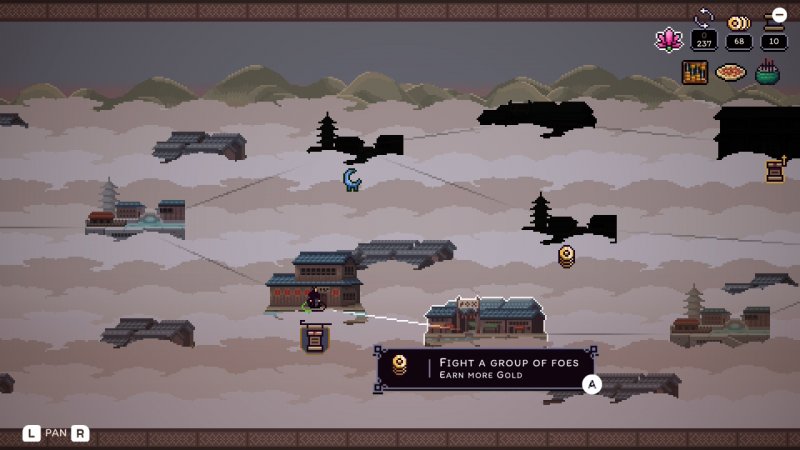The image size is (800, 450).
Task: Select the highlighted battle location node
Action: tap(485, 321)
